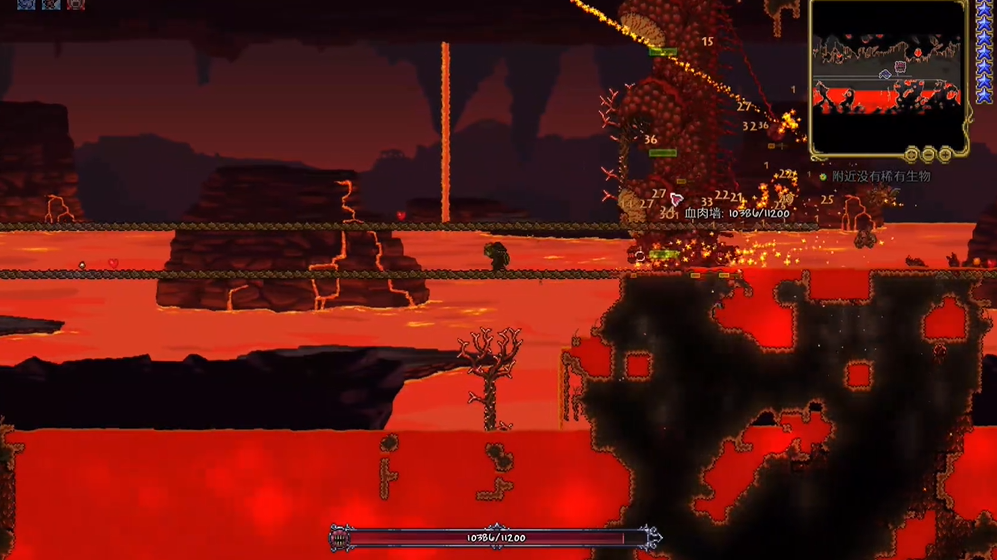Click the underworld minimap
The image size is (997, 560).
888,78
